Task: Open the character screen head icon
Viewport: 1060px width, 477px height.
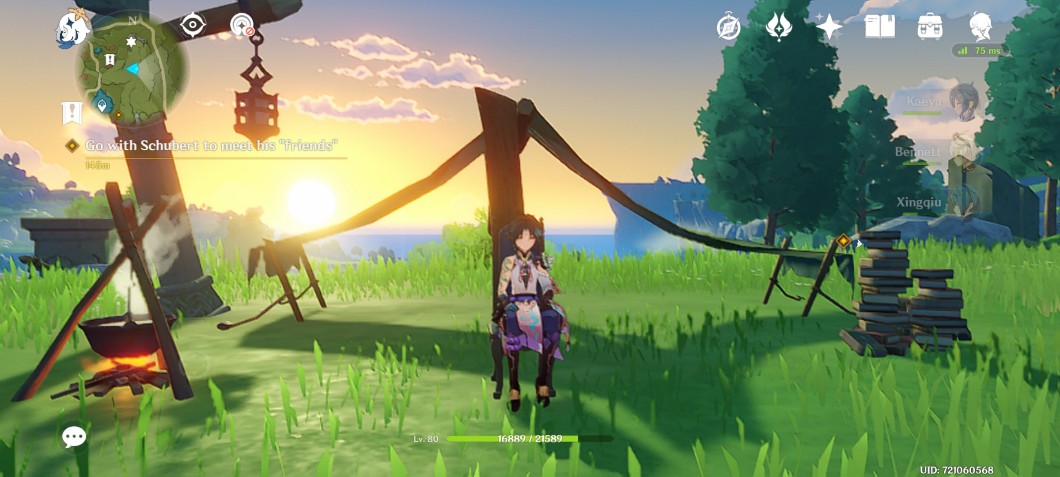Action: point(981,27)
